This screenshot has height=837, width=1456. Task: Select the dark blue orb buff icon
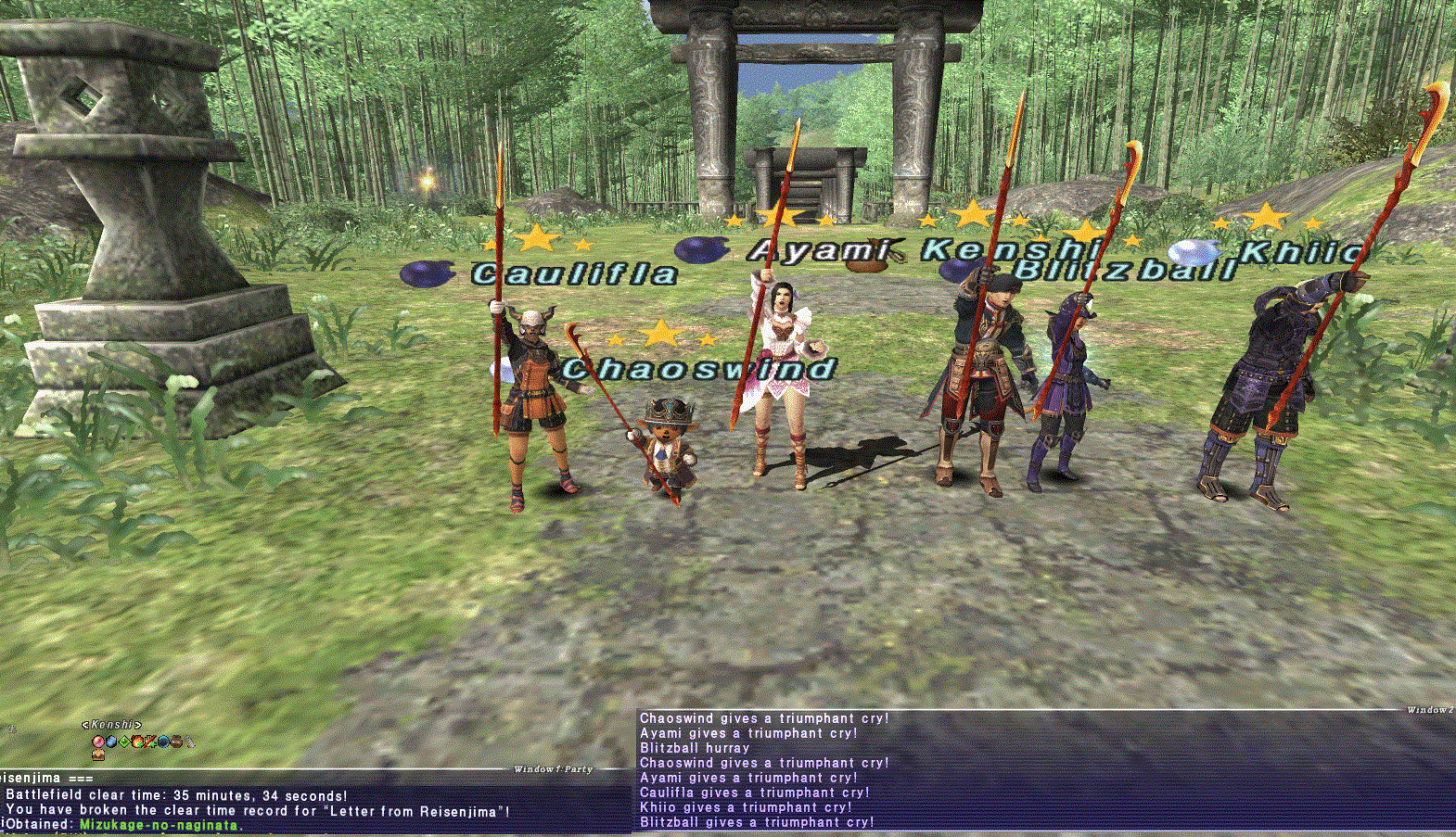coord(163,742)
